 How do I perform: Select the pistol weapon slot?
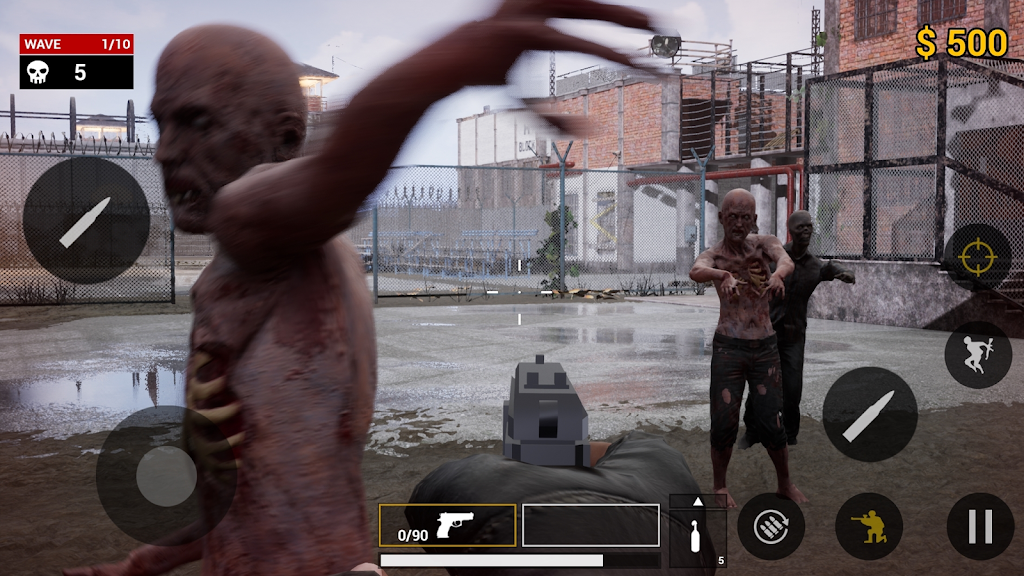[447, 525]
